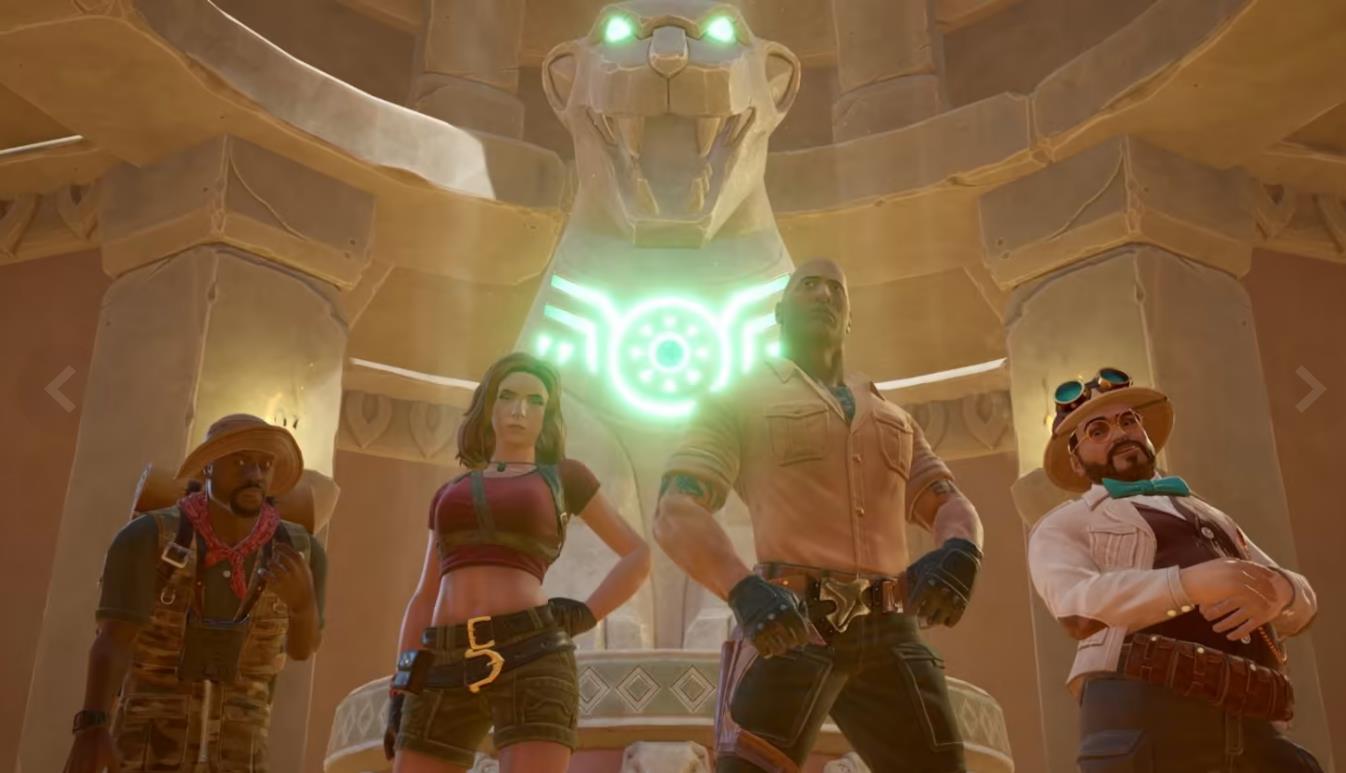Click the center of the screenshot image
Image resolution: width=1346 pixels, height=773 pixels.
pos(673,386)
